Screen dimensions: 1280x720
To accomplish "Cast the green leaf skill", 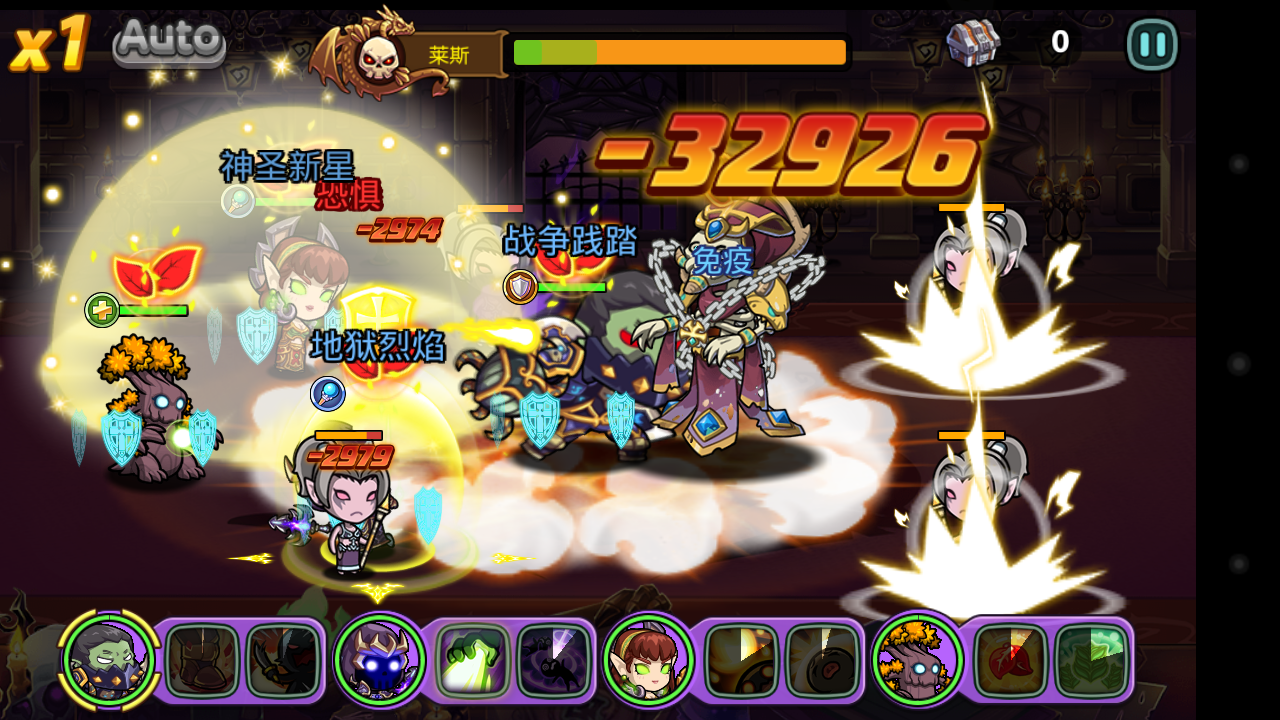I will (x=1092, y=661).
